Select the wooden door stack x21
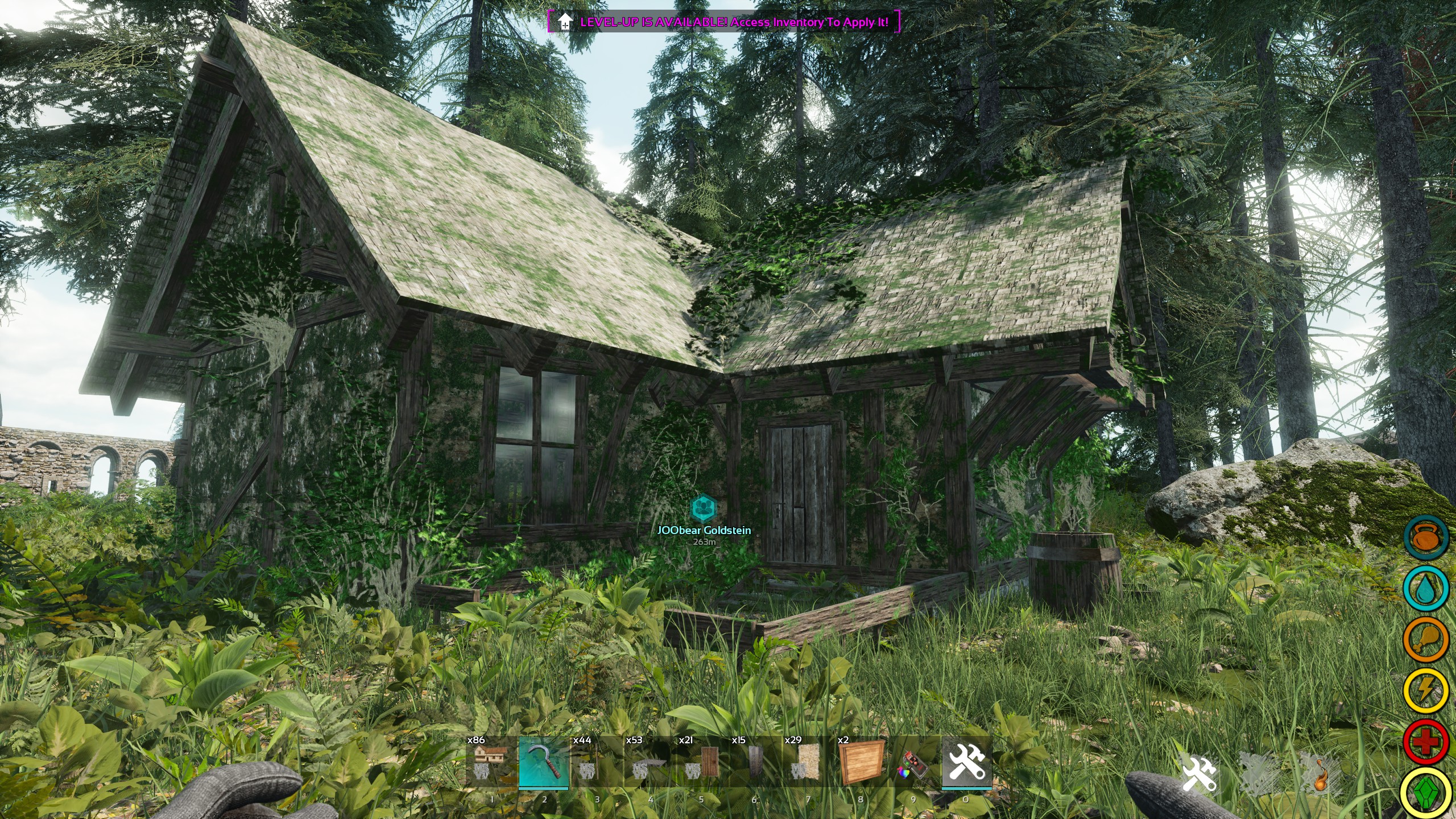The width and height of the screenshot is (1456, 819). tap(702, 762)
